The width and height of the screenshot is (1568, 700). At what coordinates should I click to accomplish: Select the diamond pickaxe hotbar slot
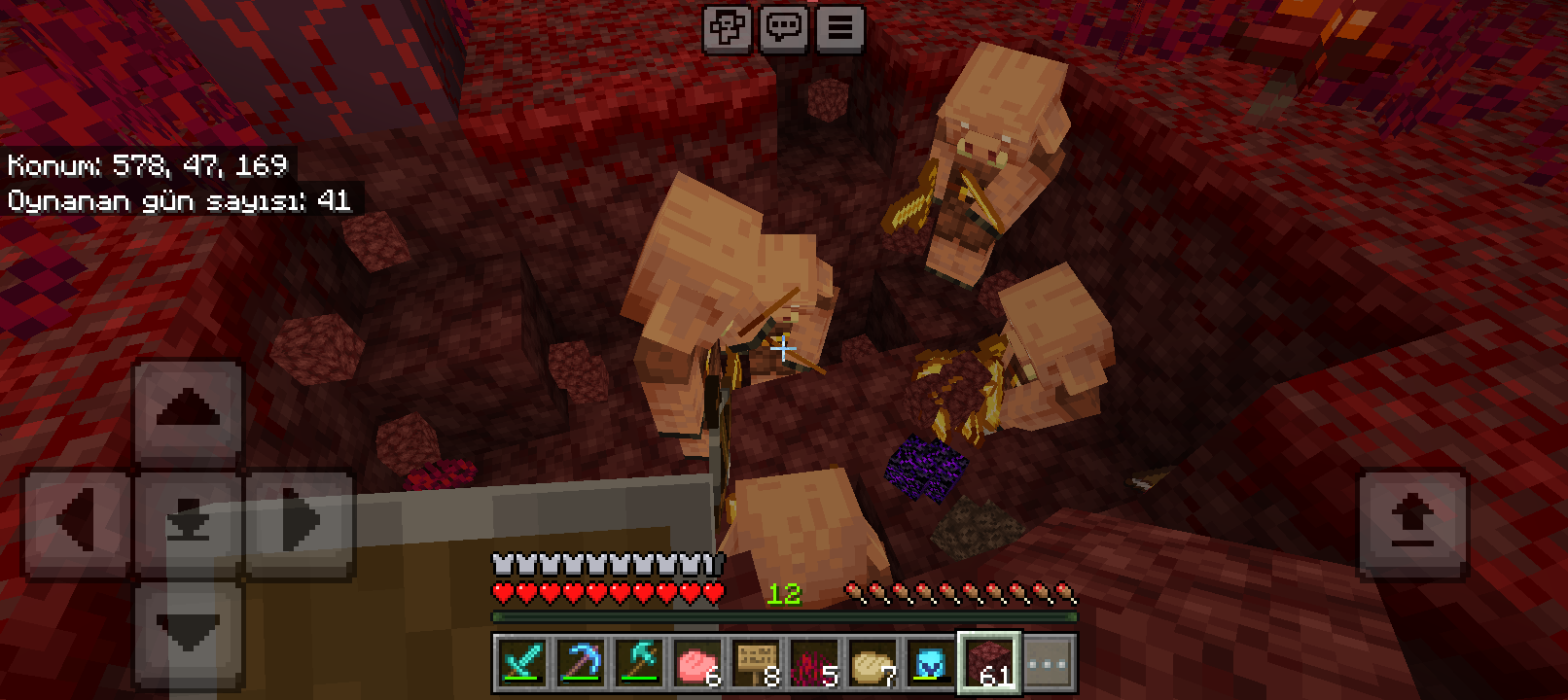581,664
